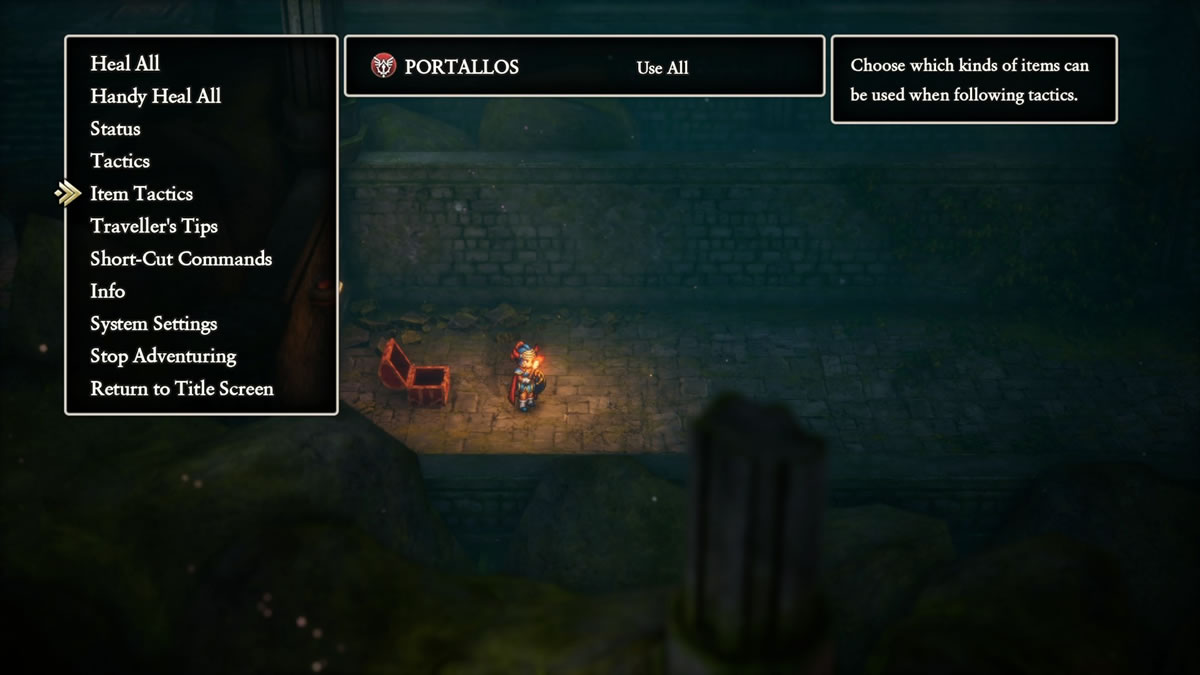Image resolution: width=1200 pixels, height=675 pixels.
Task: Select the Heal All menu entry
Action: (x=125, y=64)
